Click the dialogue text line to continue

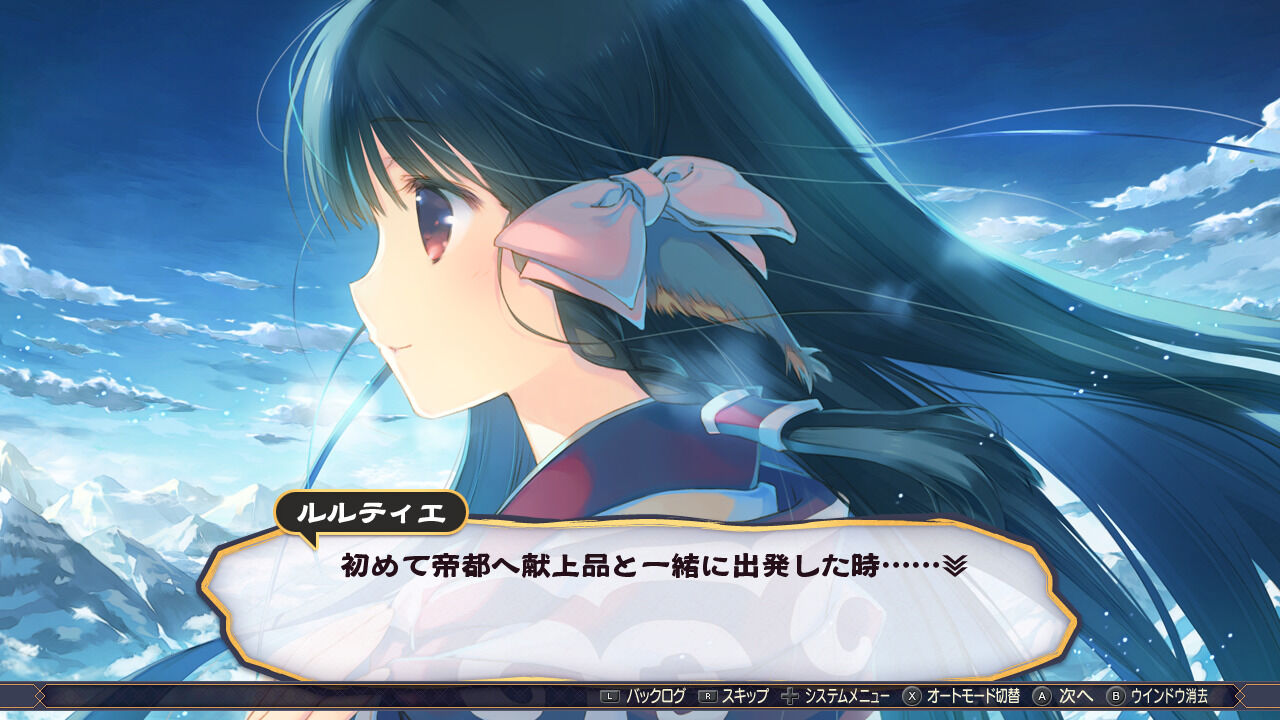[650, 563]
